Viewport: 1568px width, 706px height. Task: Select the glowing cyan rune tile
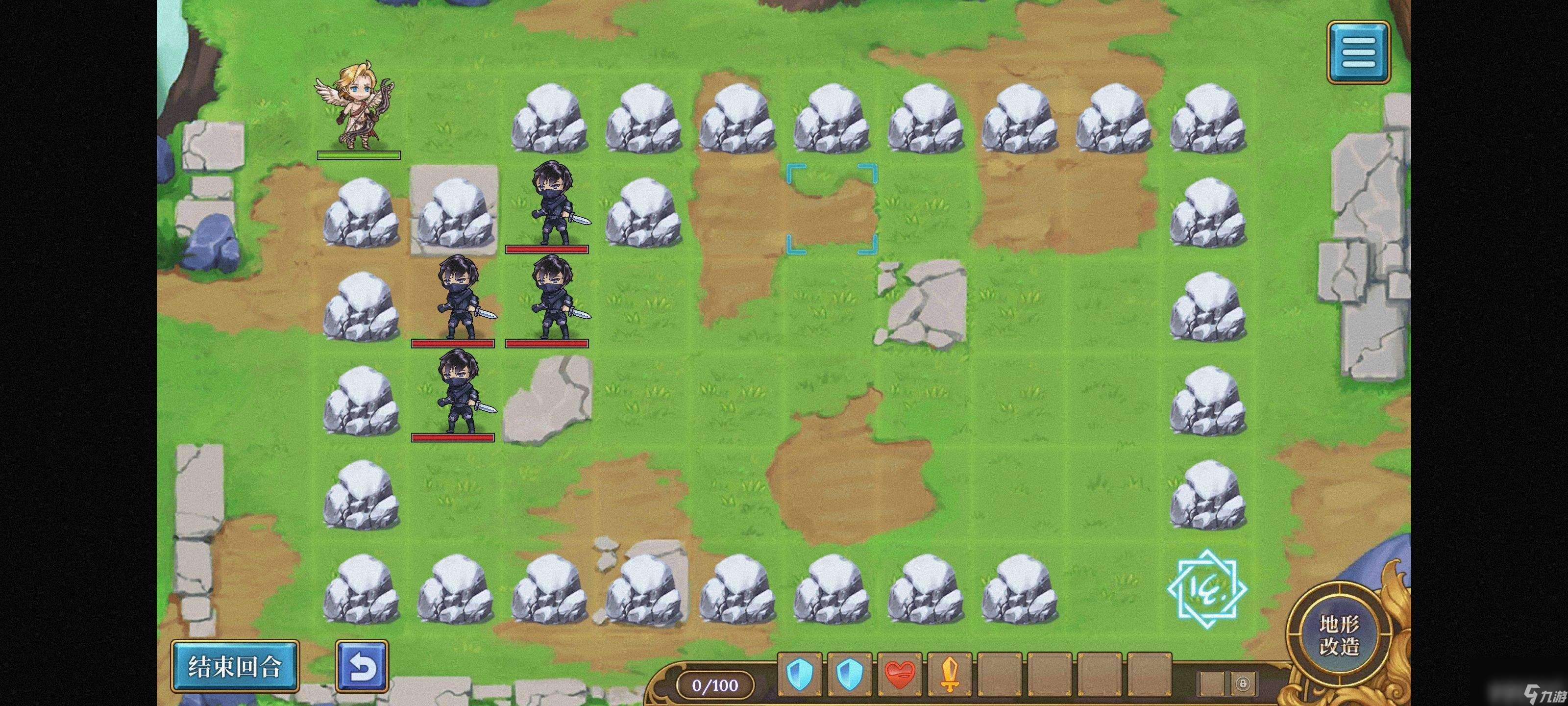coord(1207,588)
